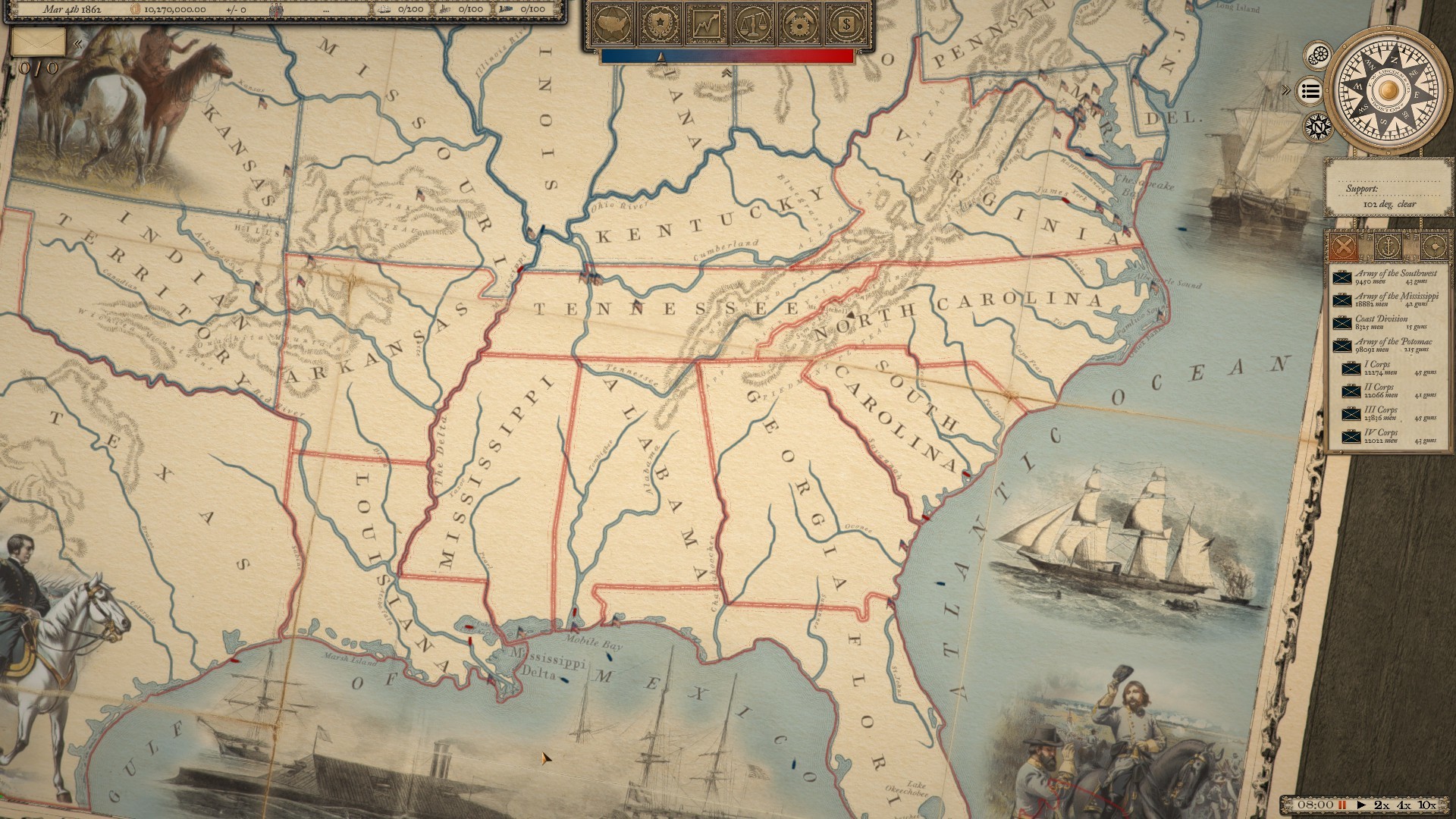Open the military shield-star panel
The width and height of the screenshot is (1456, 819).
[660, 25]
